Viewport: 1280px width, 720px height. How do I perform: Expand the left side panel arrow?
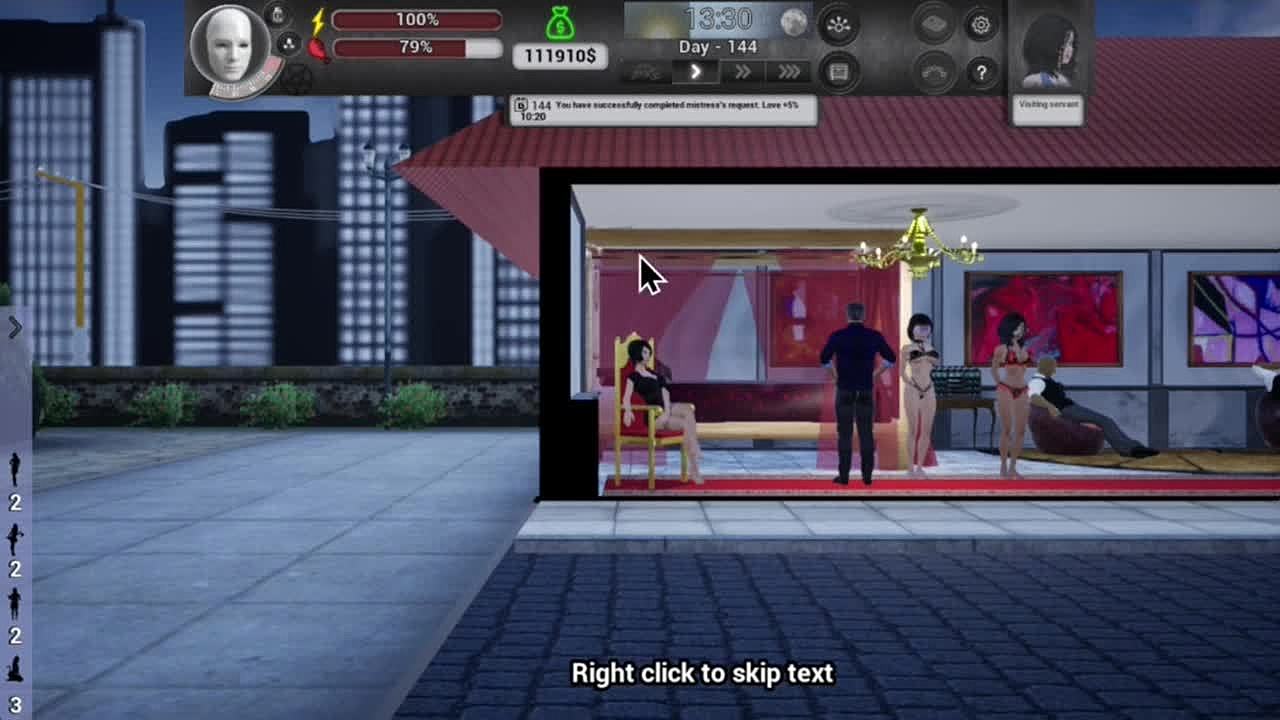tap(14, 327)
